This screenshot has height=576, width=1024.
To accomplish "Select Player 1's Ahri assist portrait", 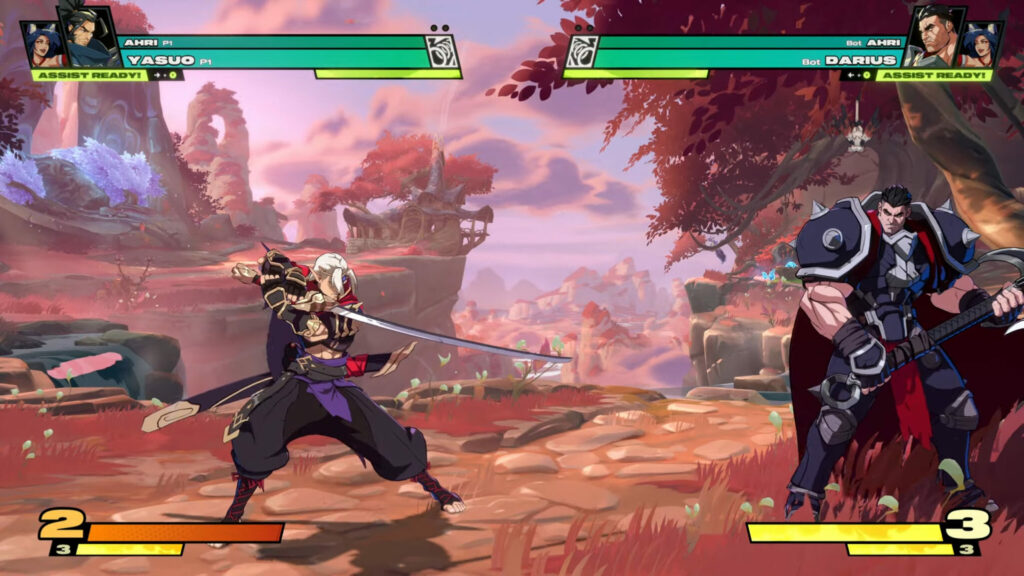I will click(x=42, y=44).
